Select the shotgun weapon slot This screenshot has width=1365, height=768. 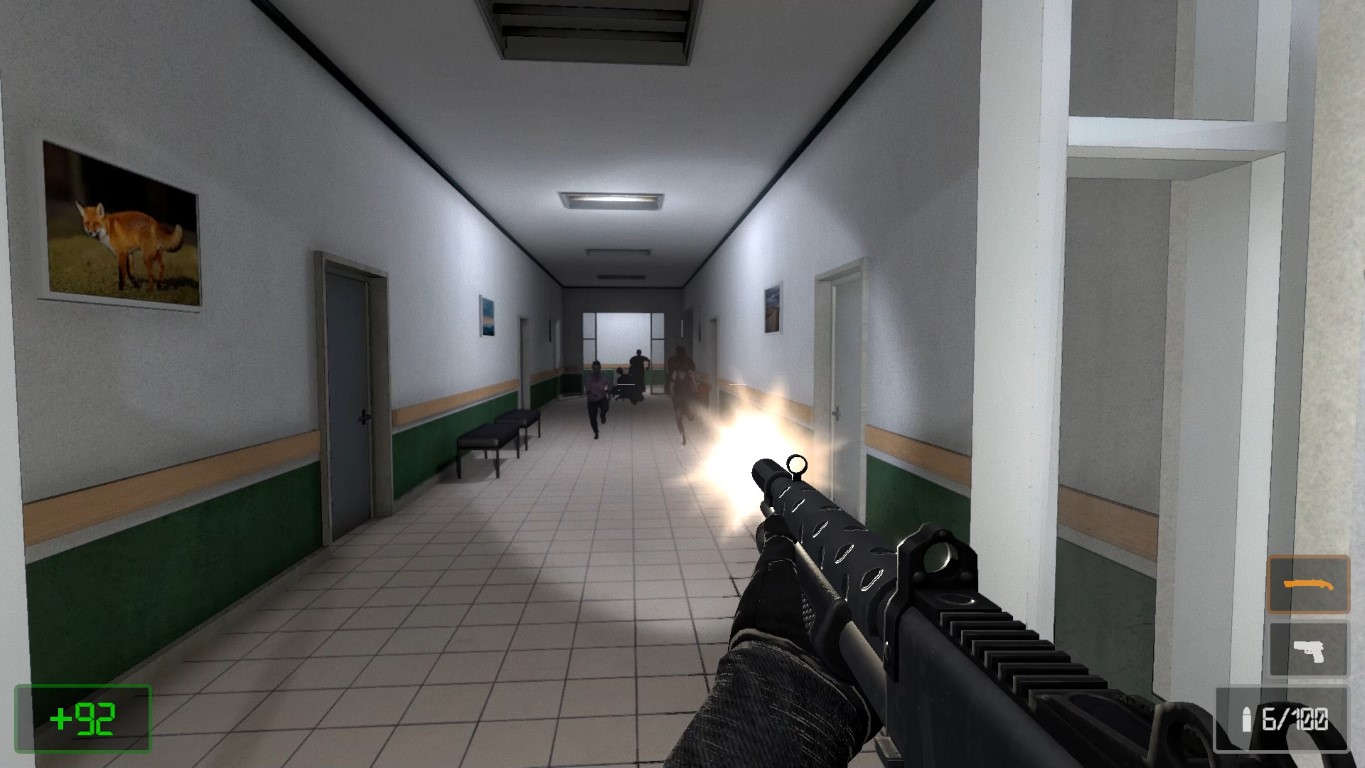1308,584
